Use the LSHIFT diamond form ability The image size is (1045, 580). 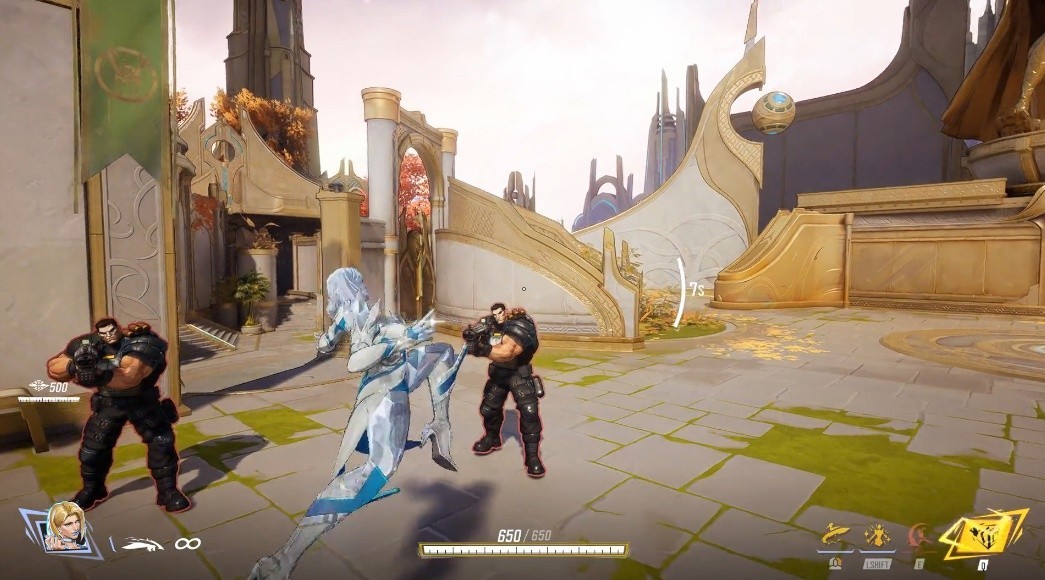click(x=876, y=535)
